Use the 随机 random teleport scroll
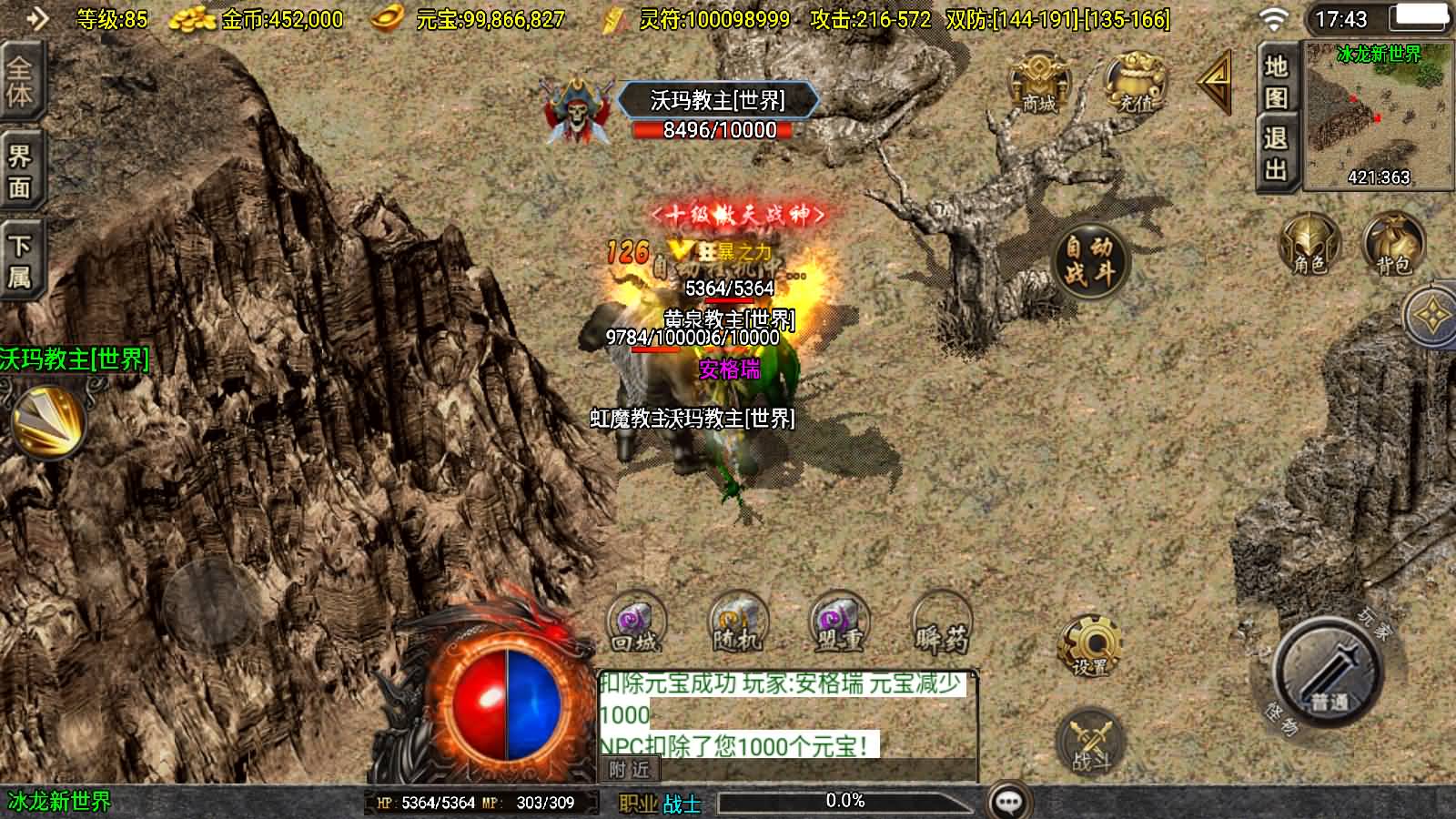Image resolution: width=1456 pixels, height=819 pixels. (737, 624)
